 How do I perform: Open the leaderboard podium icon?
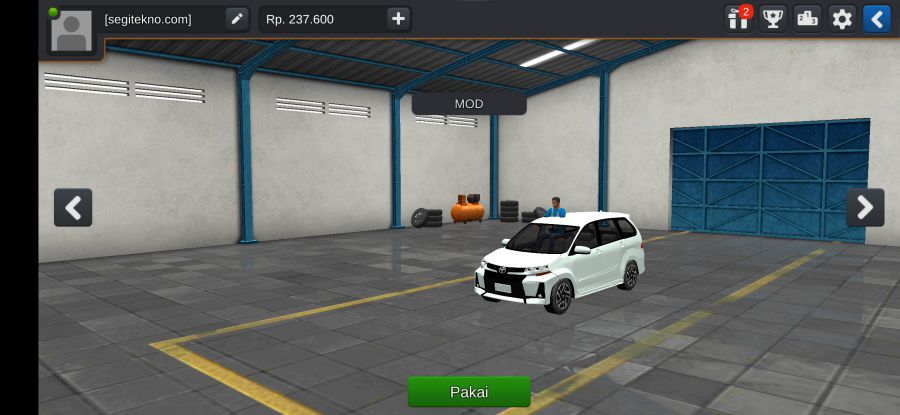[x=808, y=19]
